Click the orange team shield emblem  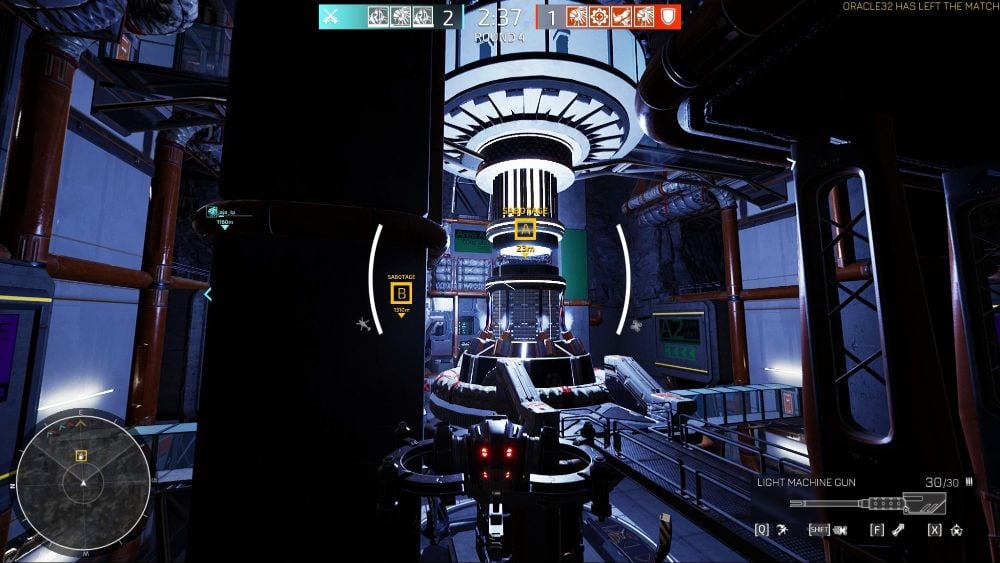pos(669,17)
